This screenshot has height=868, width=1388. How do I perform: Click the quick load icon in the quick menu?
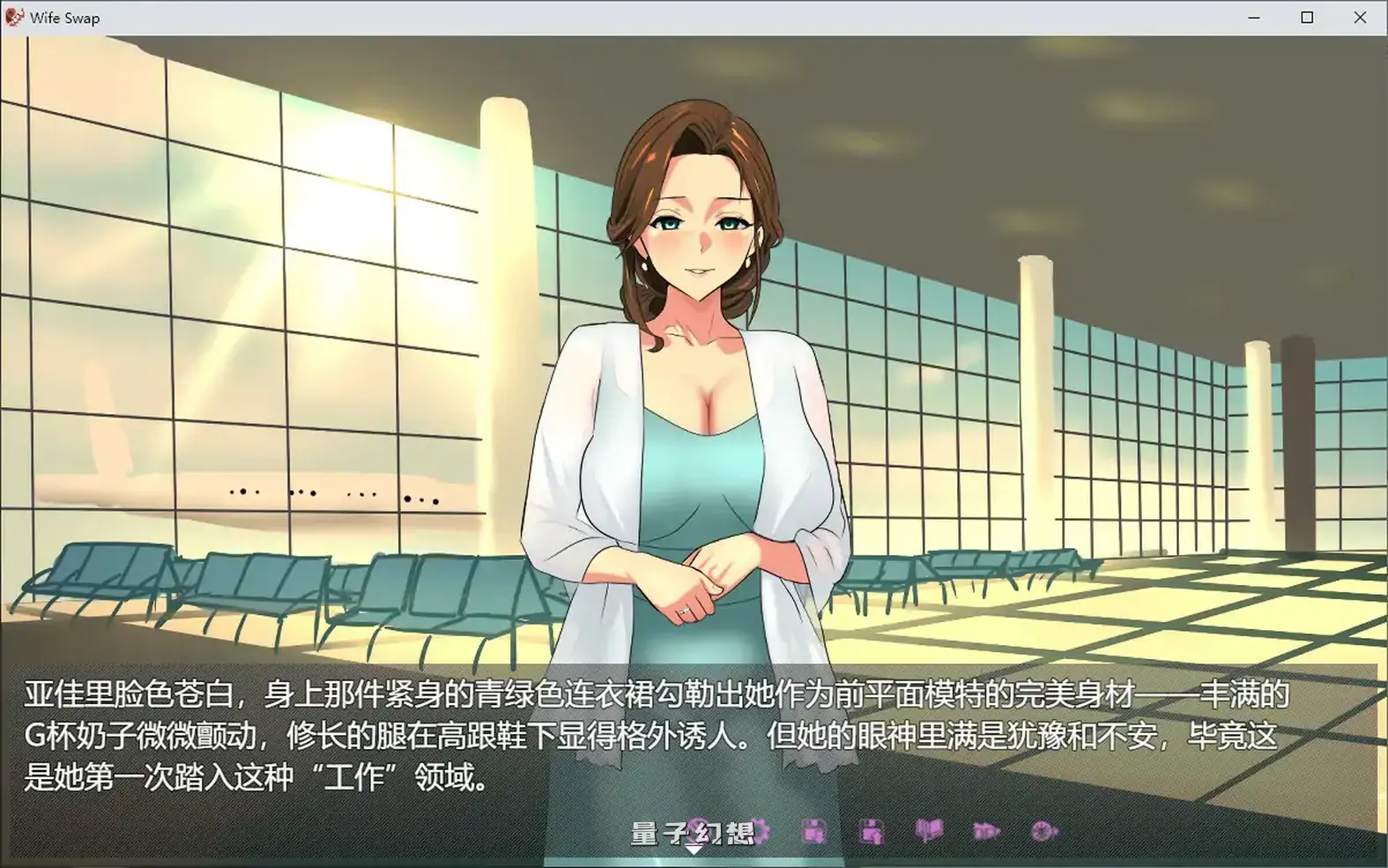point(872,831)
